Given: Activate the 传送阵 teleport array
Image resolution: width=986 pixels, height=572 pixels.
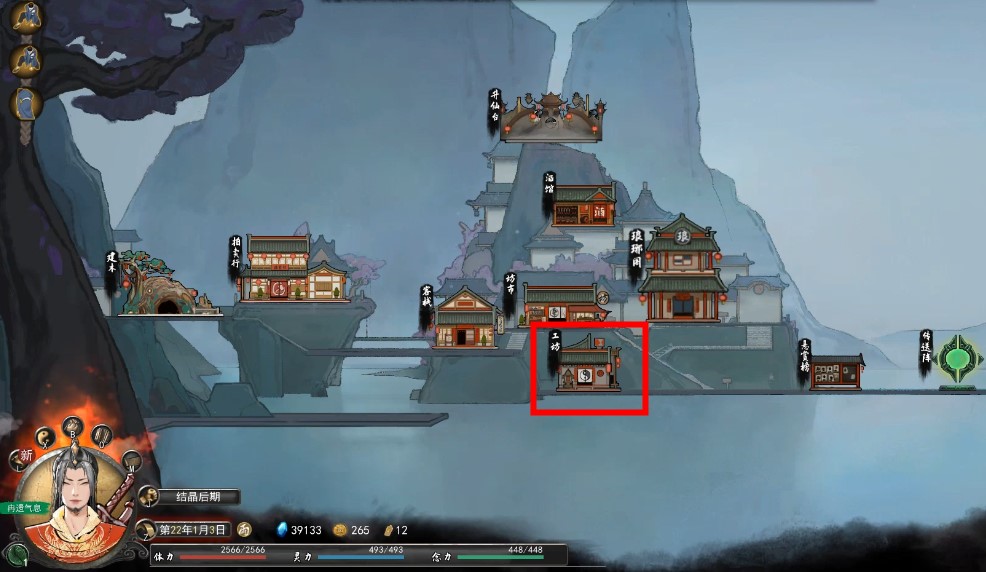Looking at the screenshot, I should (957, 358).
